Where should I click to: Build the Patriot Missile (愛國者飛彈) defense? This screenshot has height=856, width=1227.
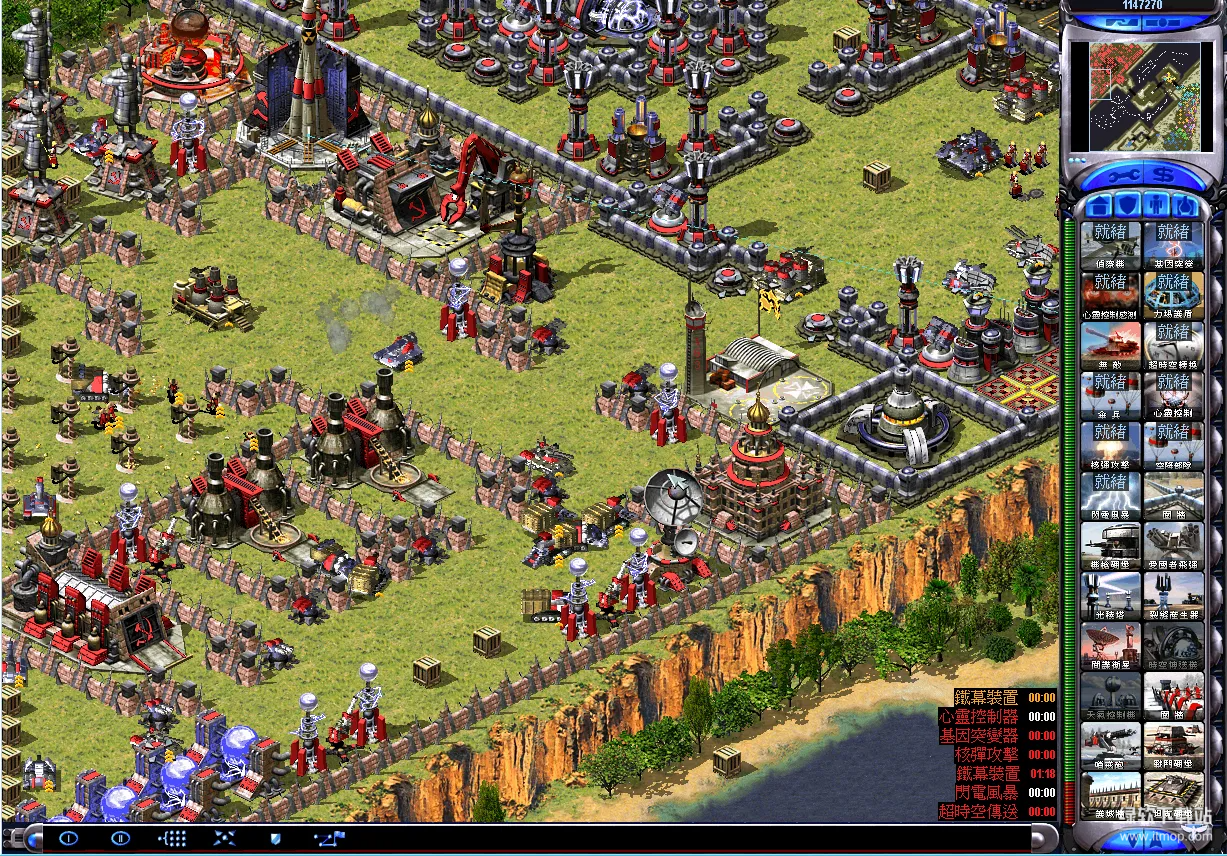tap(1173, 546)
